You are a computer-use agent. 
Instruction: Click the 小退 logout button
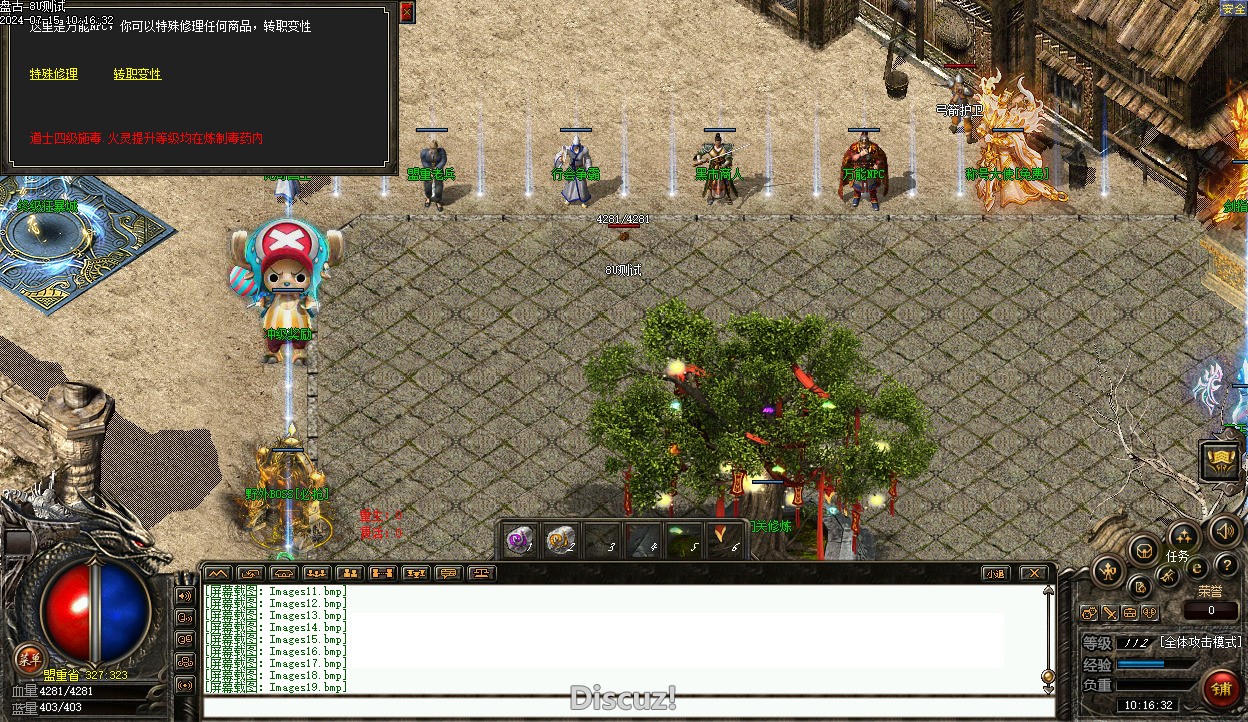coord(994,574)
